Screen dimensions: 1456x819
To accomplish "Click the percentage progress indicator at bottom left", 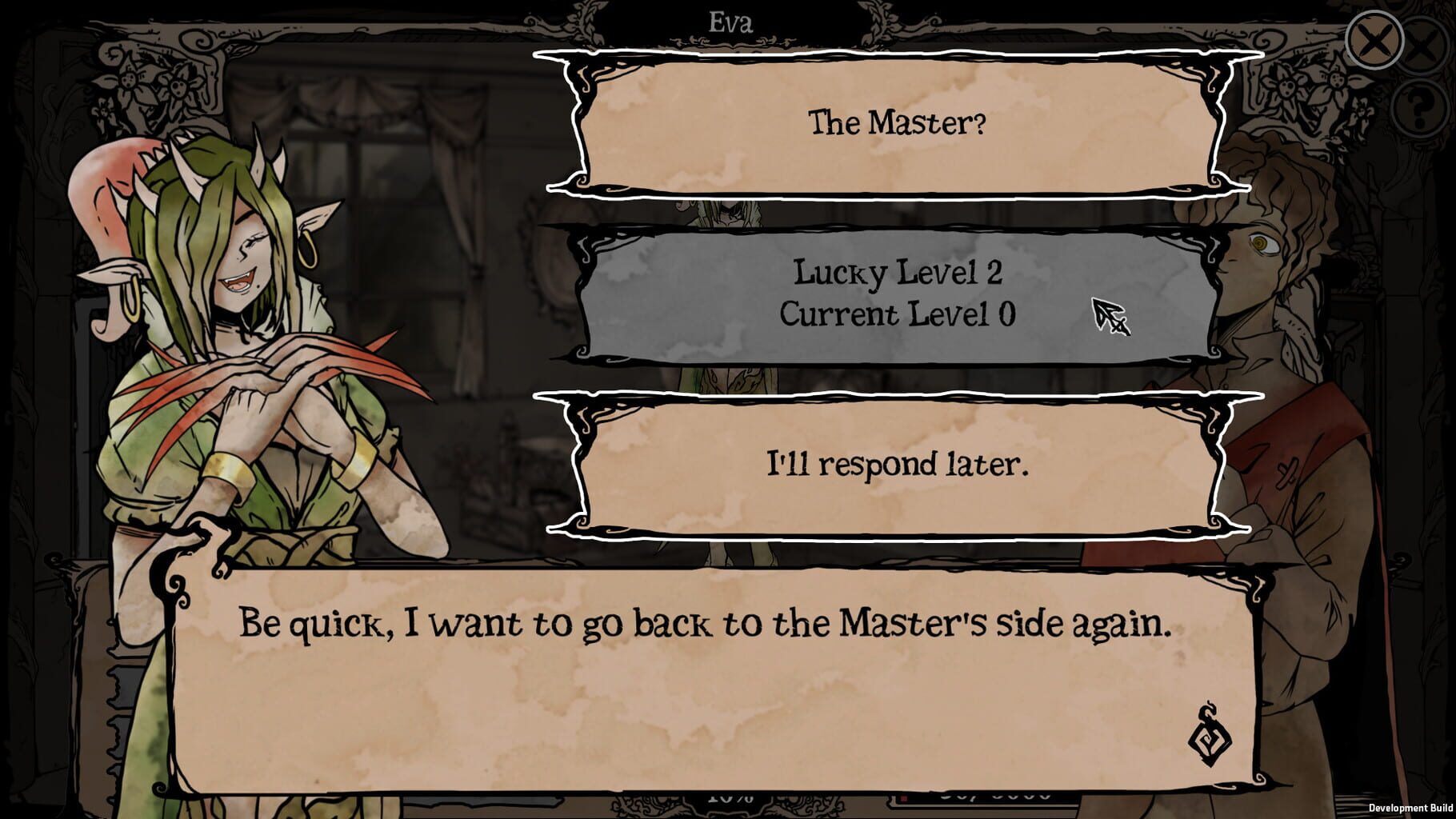I will 728,798.
